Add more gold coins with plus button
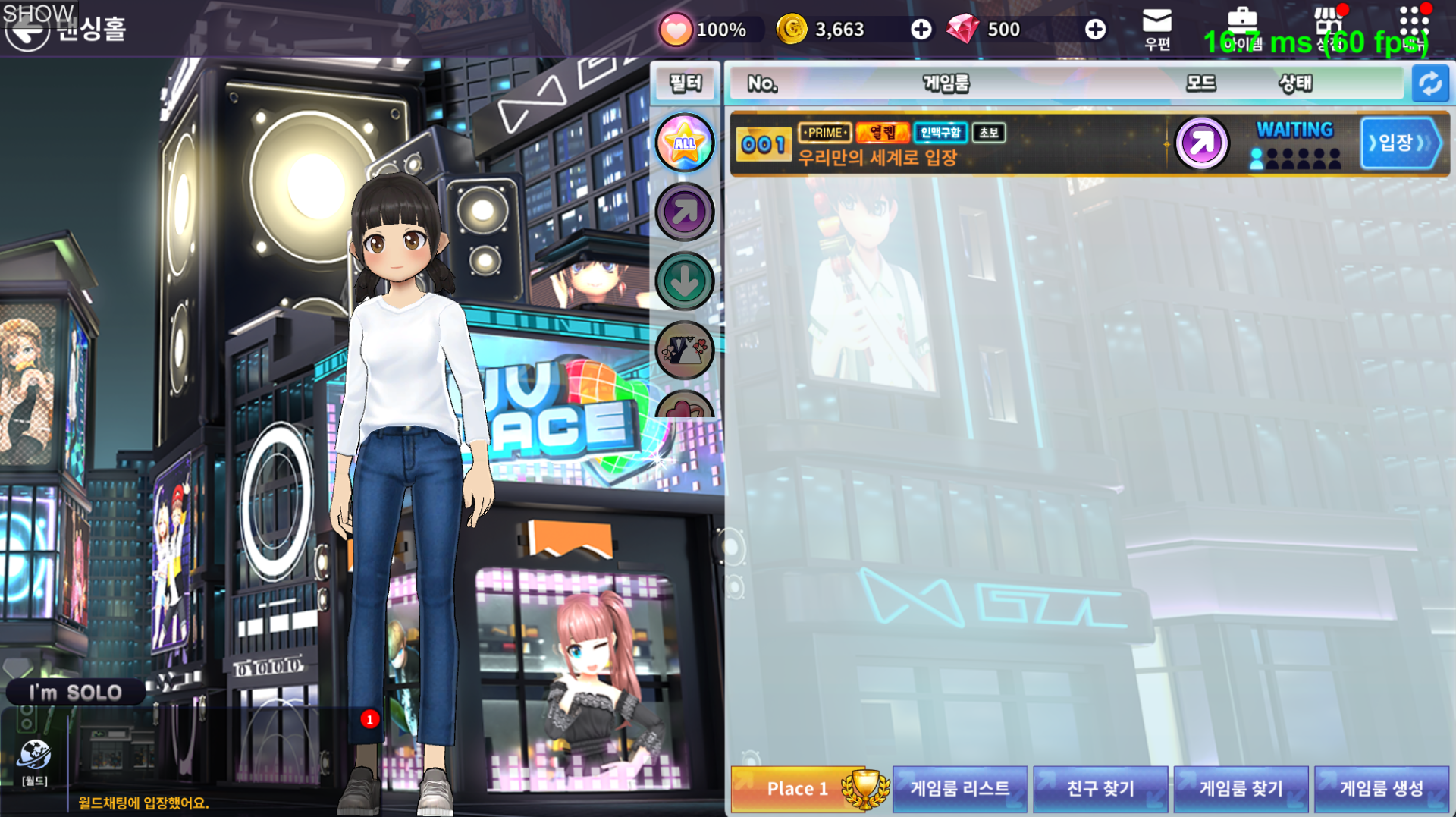1456x817 pixels. [921, 30]
